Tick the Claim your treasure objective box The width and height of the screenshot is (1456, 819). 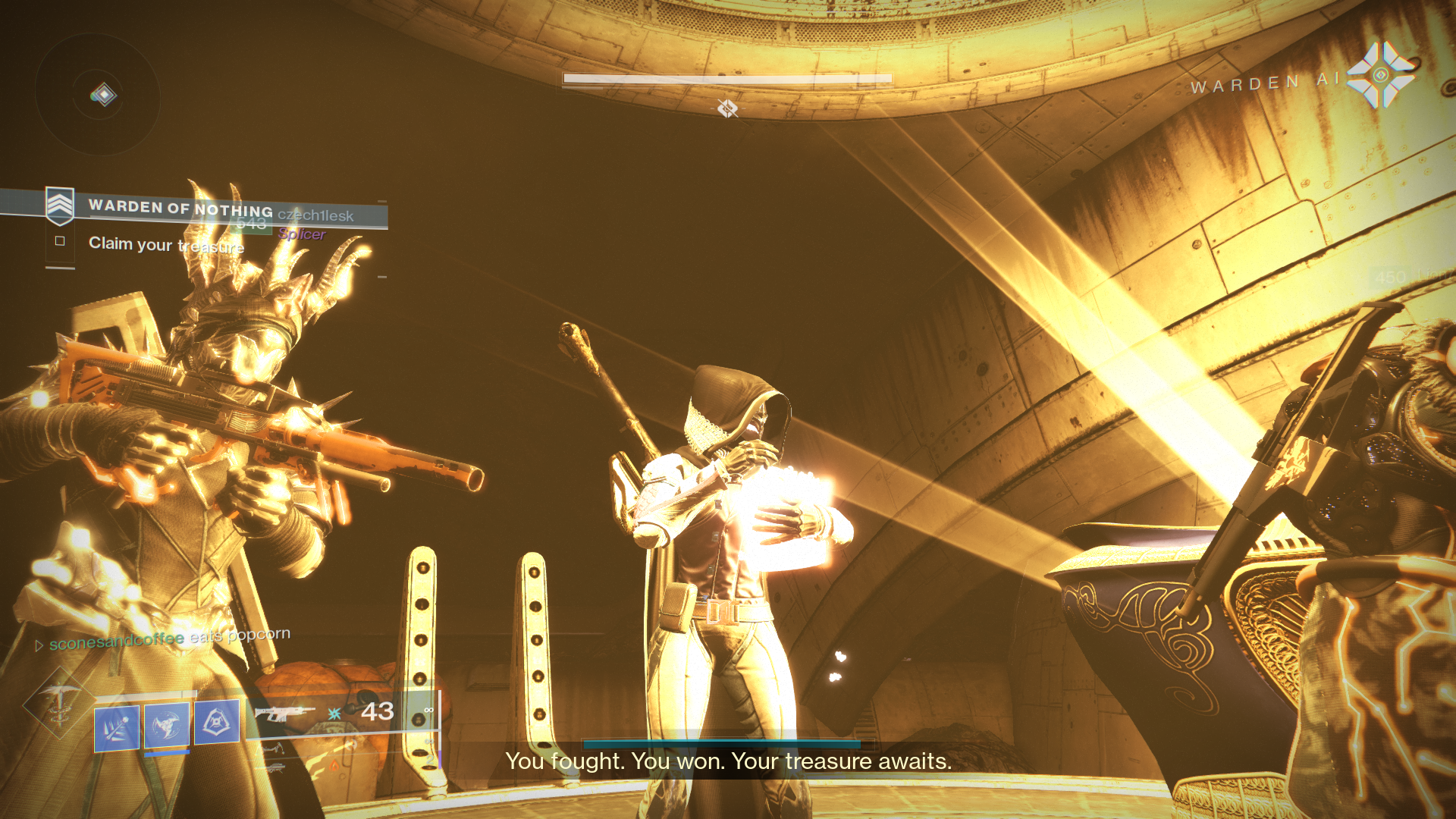point(60,241)
